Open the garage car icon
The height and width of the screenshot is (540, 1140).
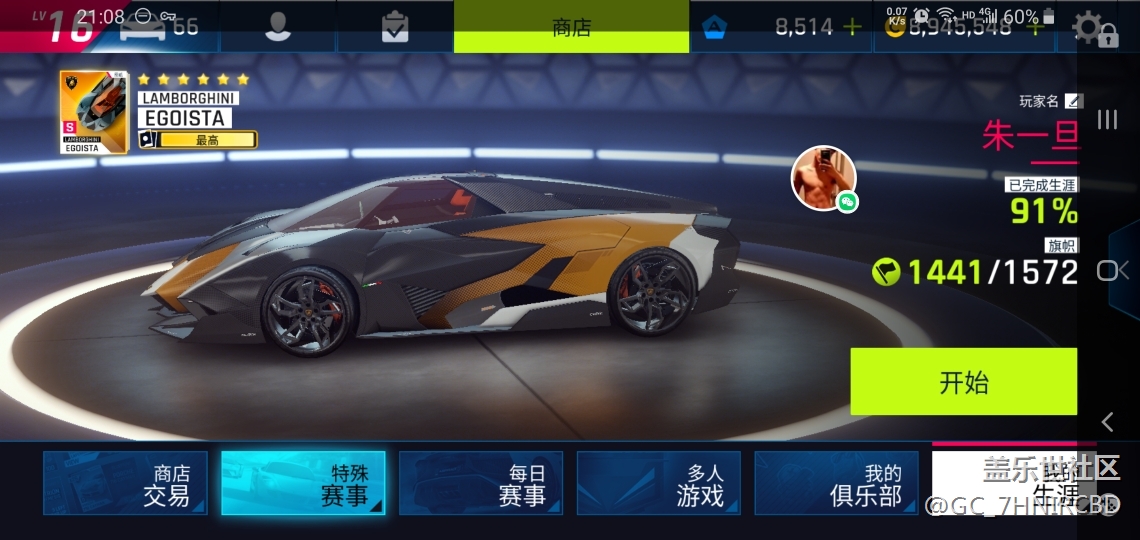pyautogui.click(x=142, y=27)
